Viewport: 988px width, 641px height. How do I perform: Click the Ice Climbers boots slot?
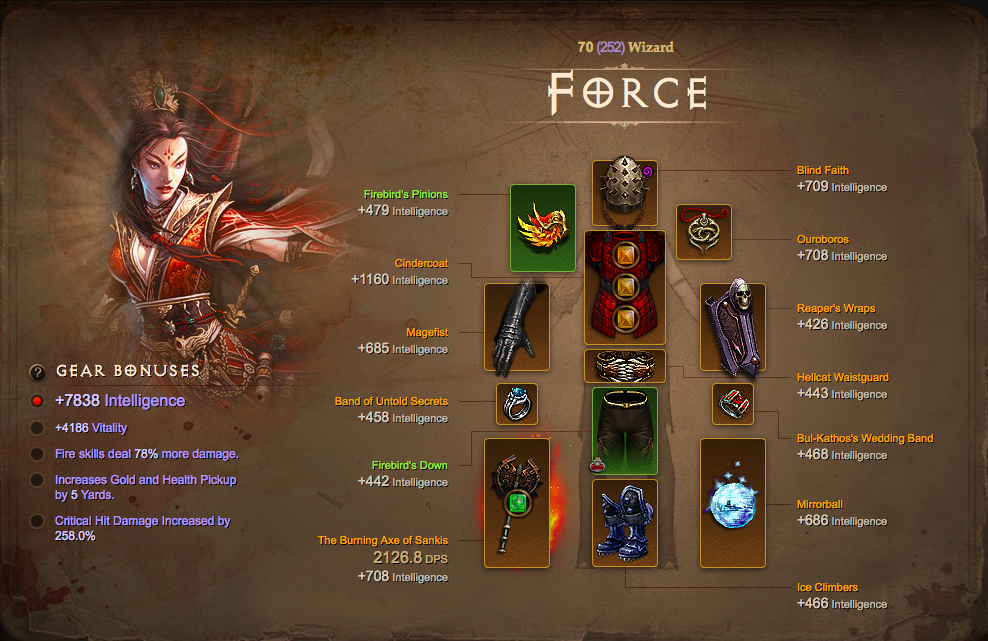coord(625,524)
